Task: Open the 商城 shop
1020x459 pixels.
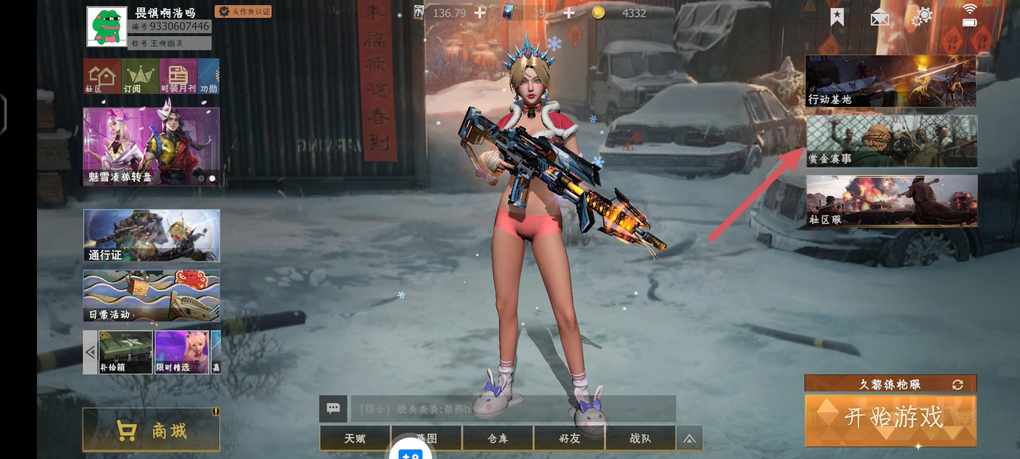Action: (151, 430)
